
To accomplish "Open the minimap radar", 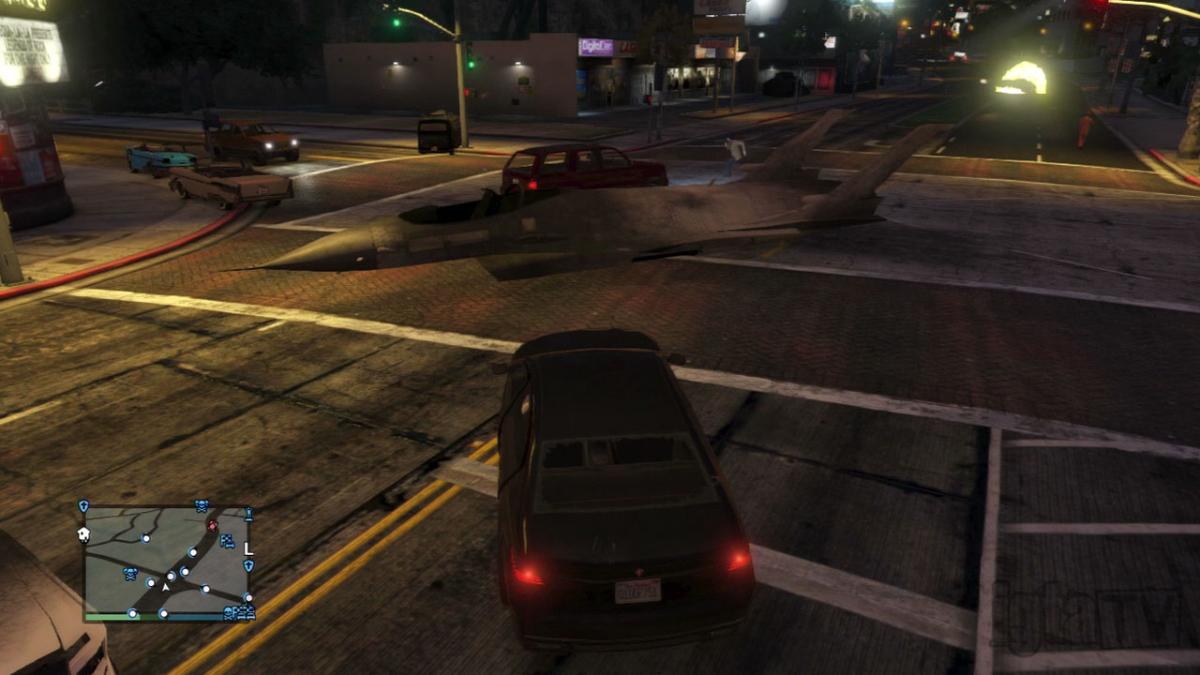I will pyautogui.click(x=166, y=560).
